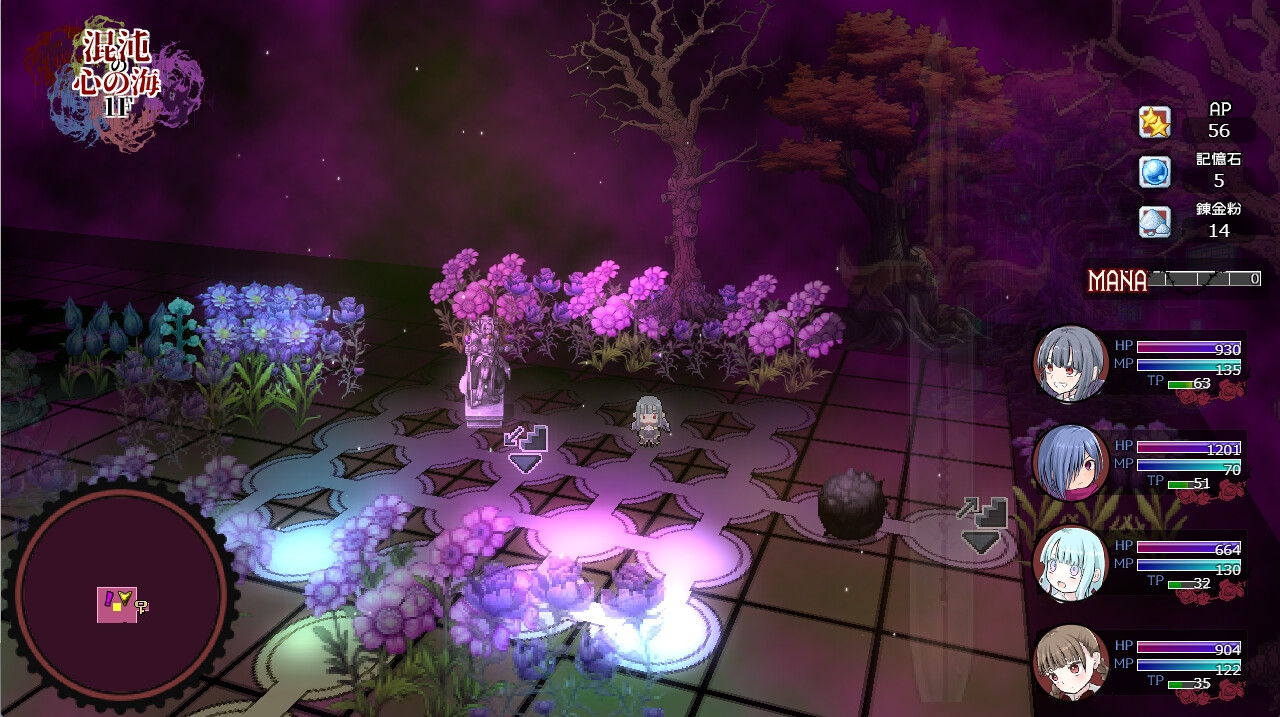Image resolution: width=1280 pixels, height=717 pixels.
Task: Select the pink room marker on the minimap
Action: point(116,605)
